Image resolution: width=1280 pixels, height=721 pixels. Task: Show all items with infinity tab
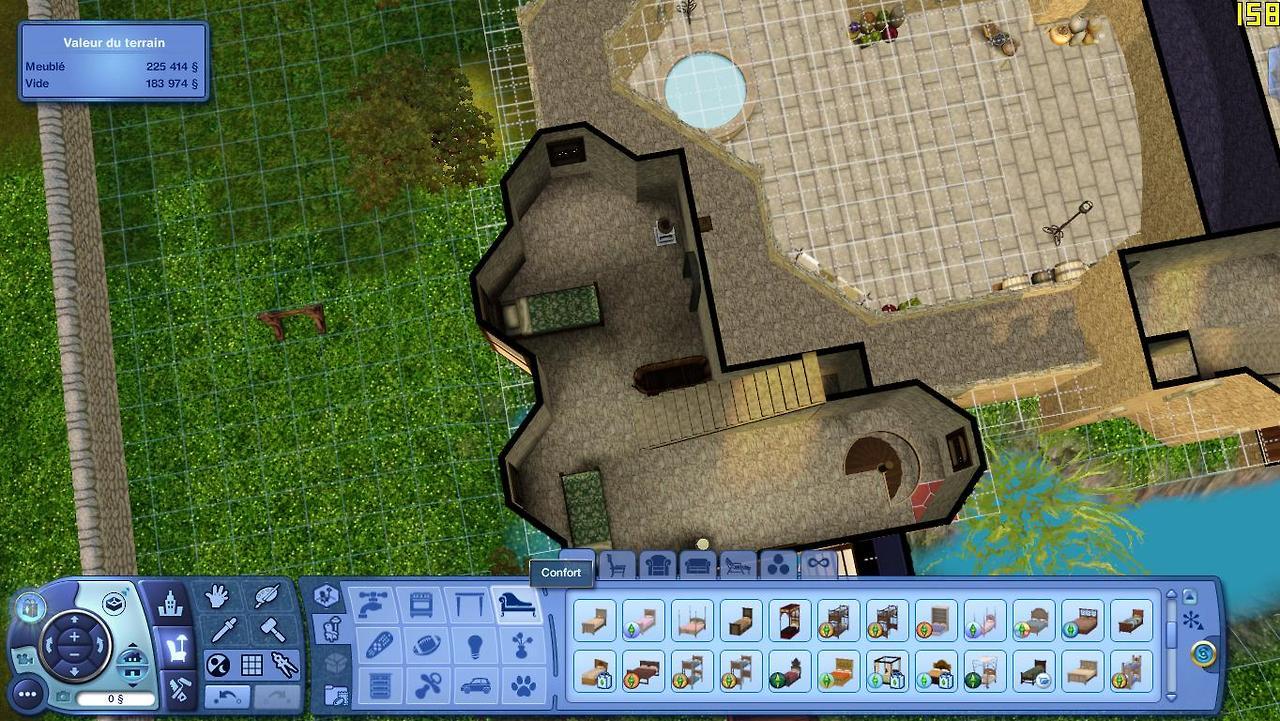(819, 565)
